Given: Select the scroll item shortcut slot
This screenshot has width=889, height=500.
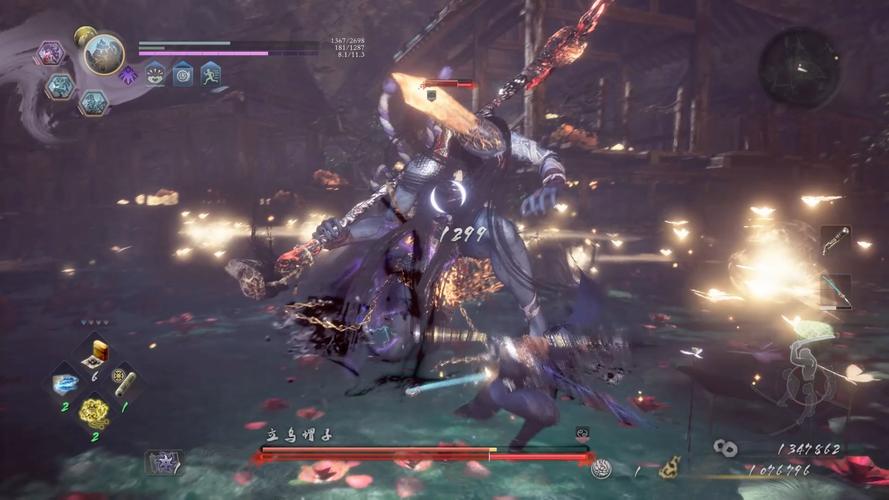Looking at the screenshot, I should [124, 383].
